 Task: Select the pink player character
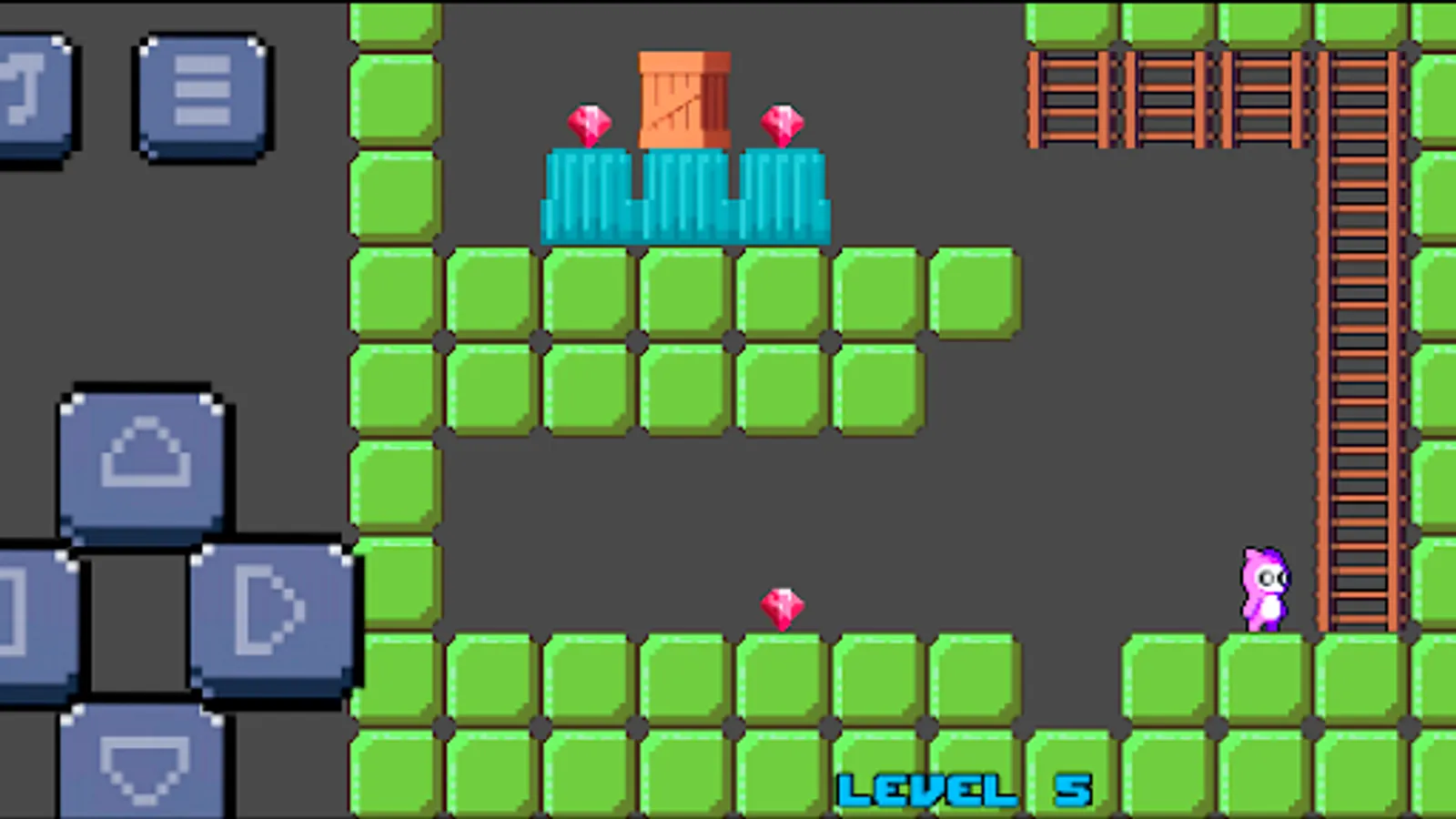1263,587
